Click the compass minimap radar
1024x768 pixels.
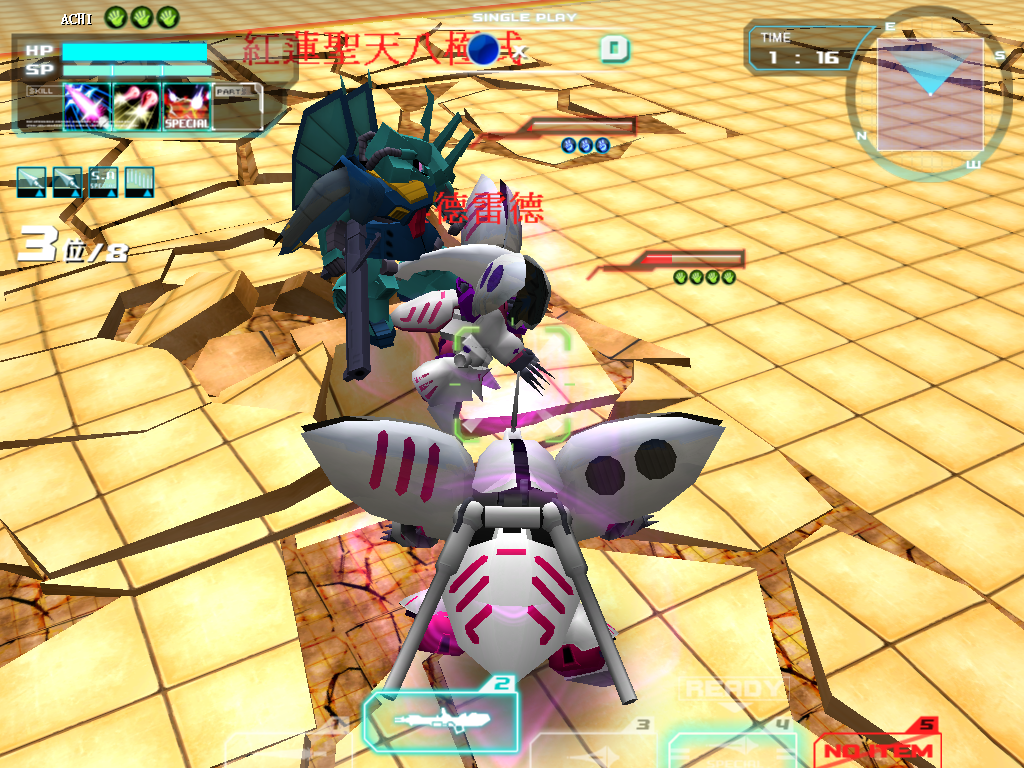coord(929,94)
